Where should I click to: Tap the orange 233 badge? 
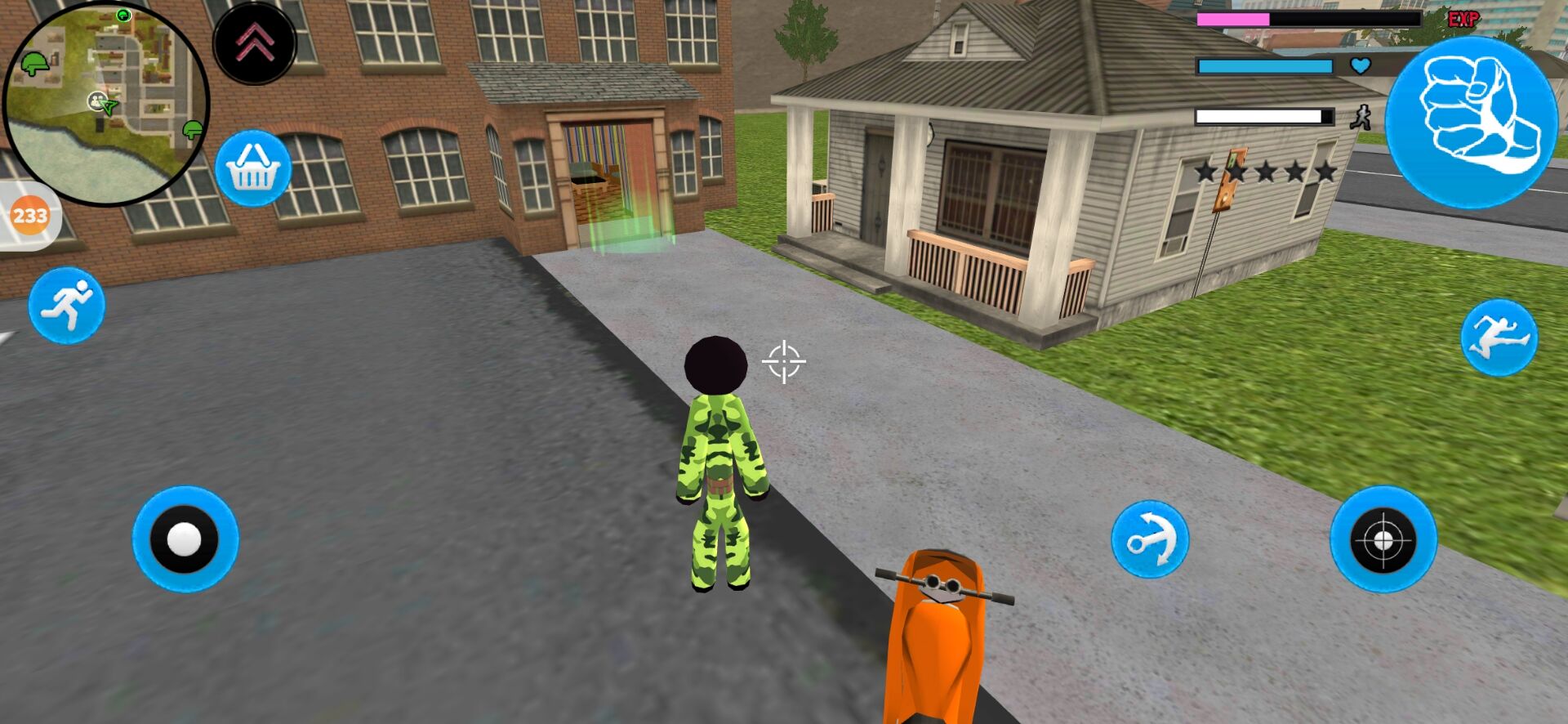[x=30, y=216]
